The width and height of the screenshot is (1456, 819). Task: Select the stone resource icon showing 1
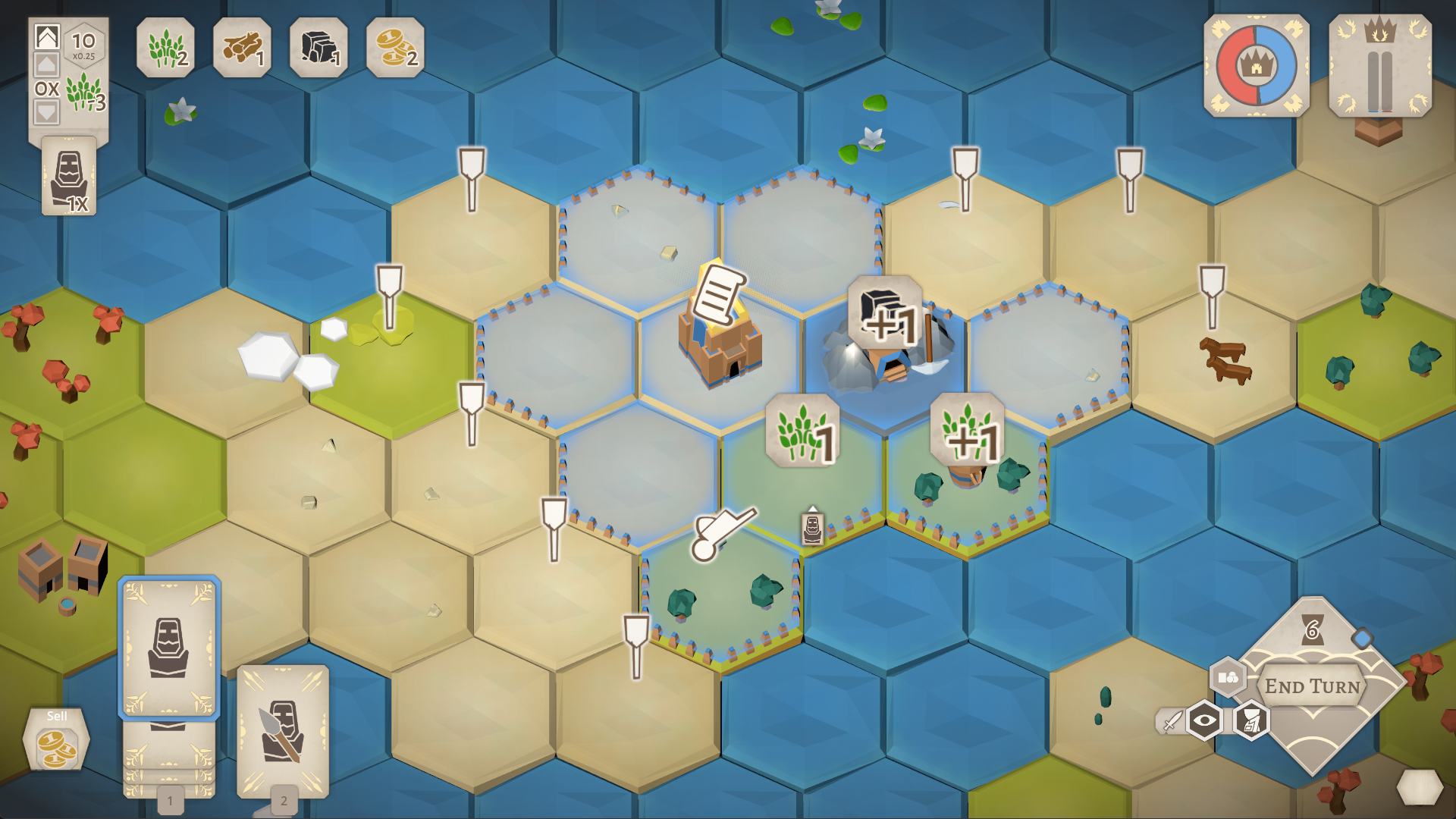click(x=320, y=49)
